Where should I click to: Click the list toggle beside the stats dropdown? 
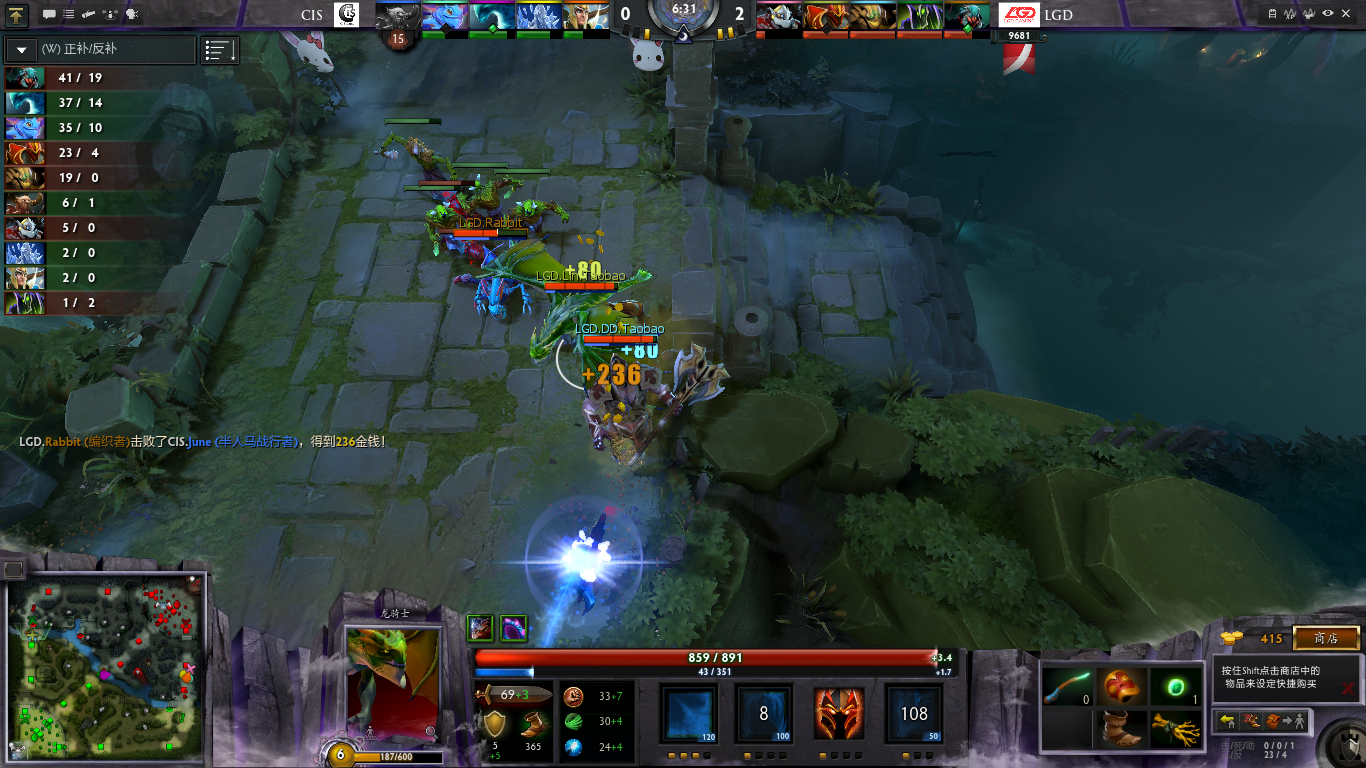(219, 49)
